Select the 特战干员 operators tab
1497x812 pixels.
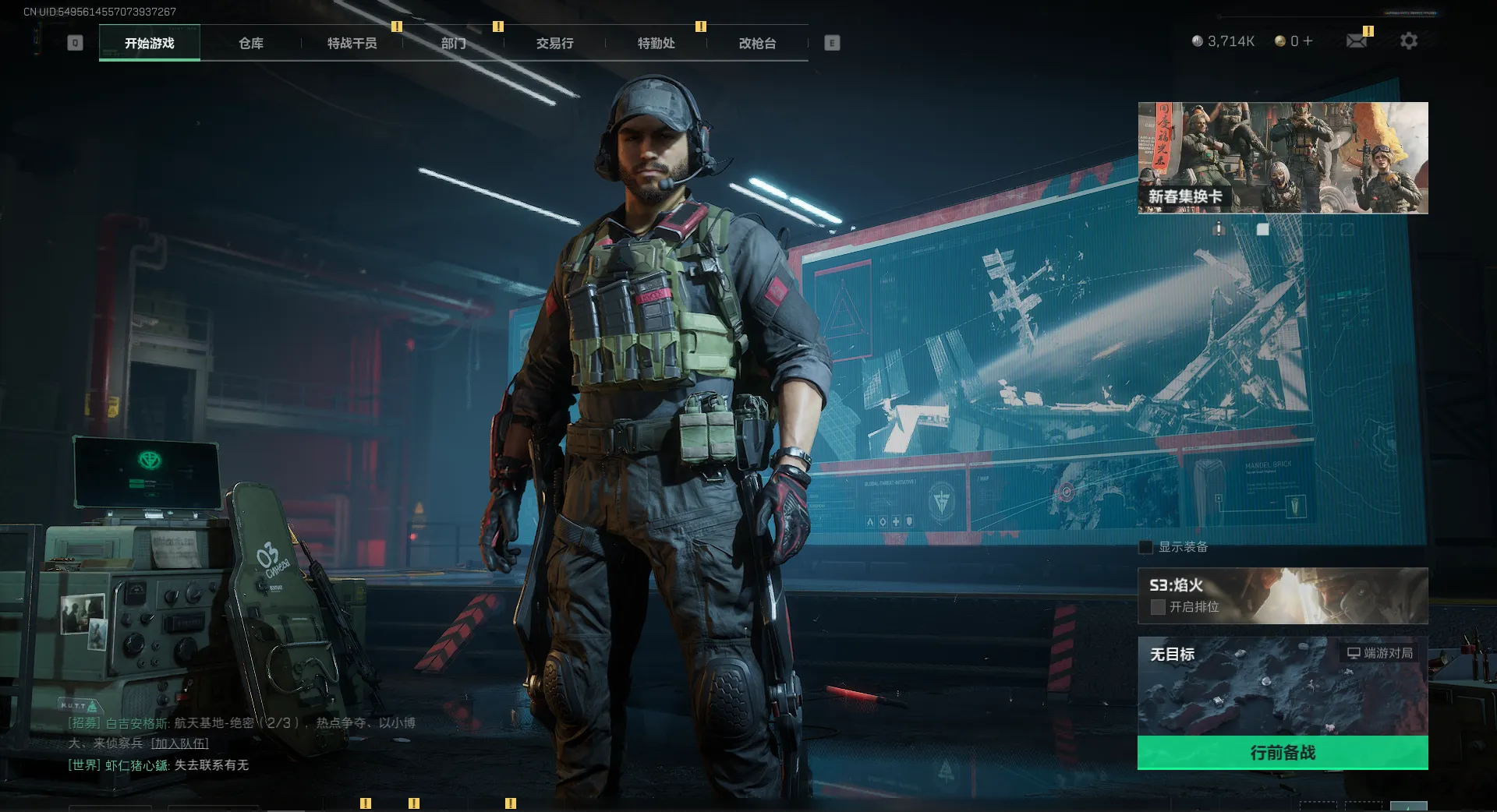352,43
